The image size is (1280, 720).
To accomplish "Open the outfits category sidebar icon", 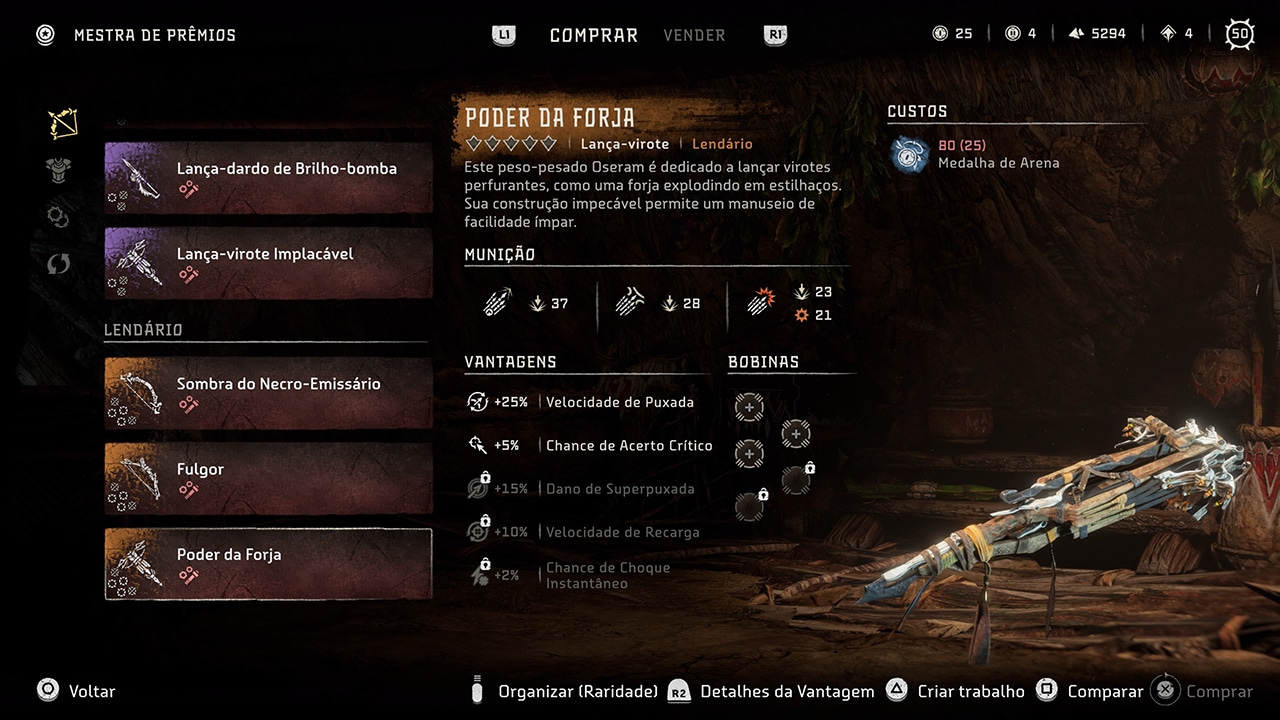I will coord(58,170).
